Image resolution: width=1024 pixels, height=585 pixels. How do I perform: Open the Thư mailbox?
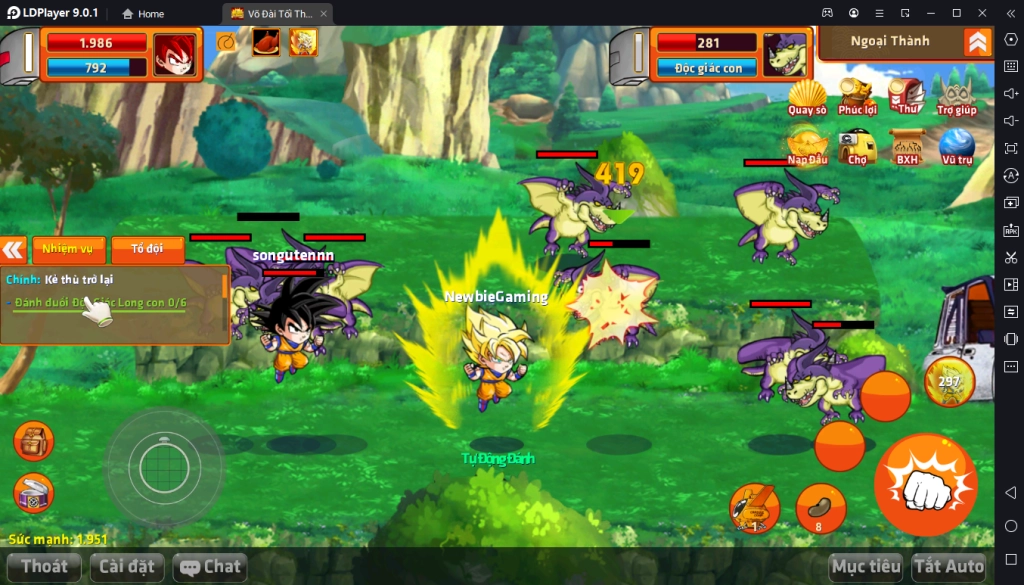tap(907, 96)
